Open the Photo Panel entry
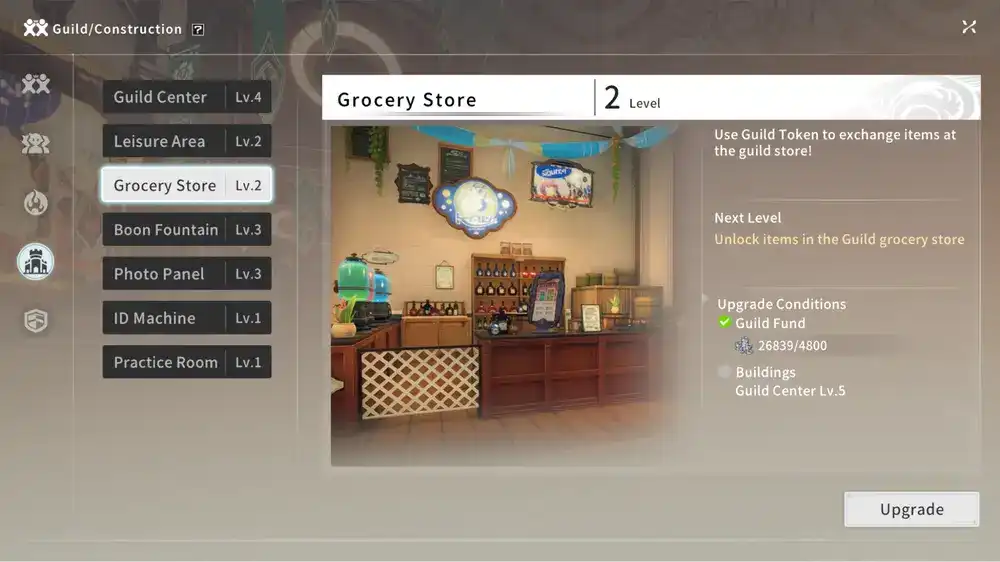 (186, 274)
